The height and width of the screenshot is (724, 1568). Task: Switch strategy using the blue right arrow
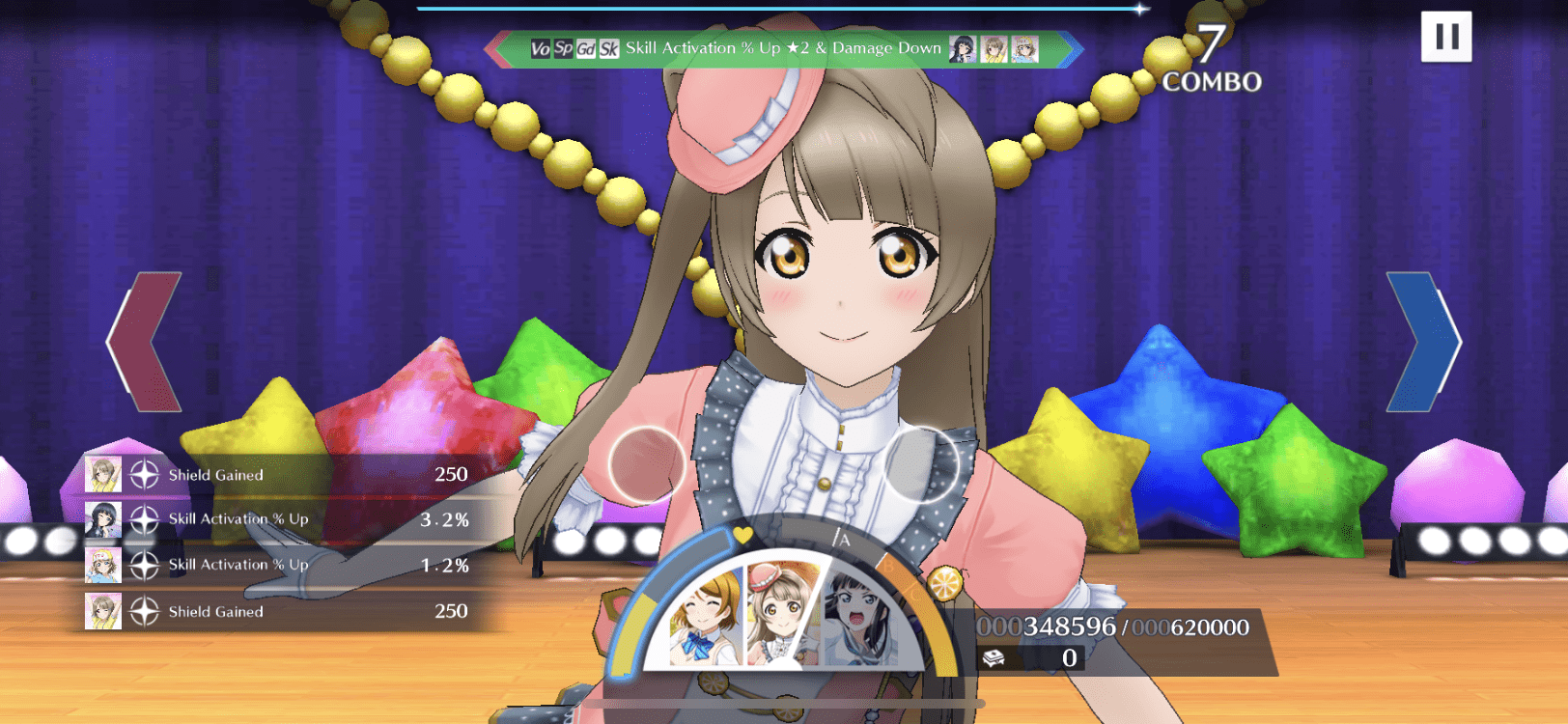(x=1423, y=342)
